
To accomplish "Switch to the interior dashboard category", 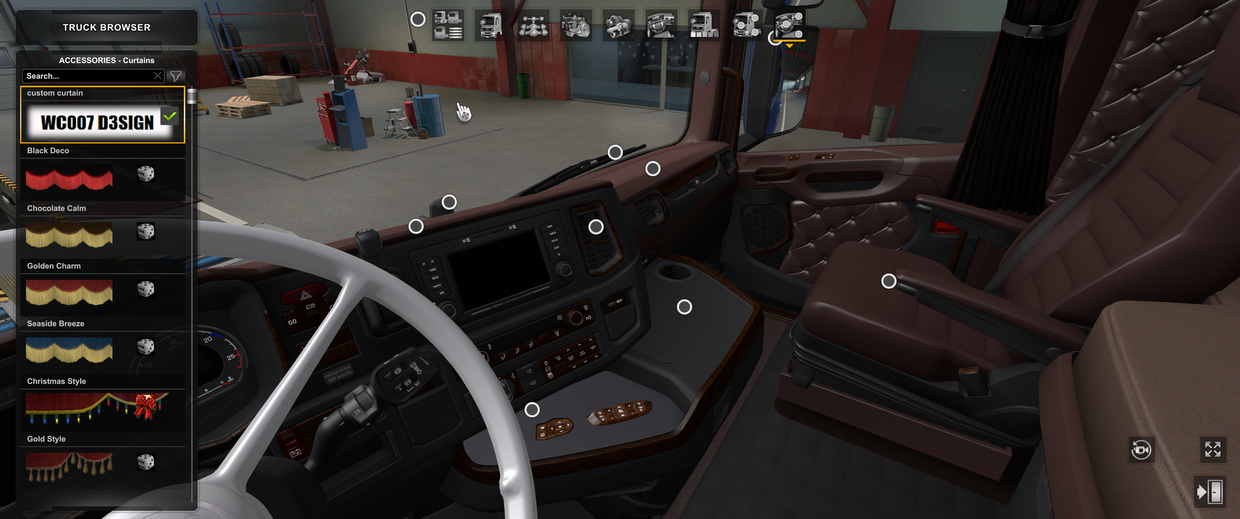I will [x=661, y=25].
